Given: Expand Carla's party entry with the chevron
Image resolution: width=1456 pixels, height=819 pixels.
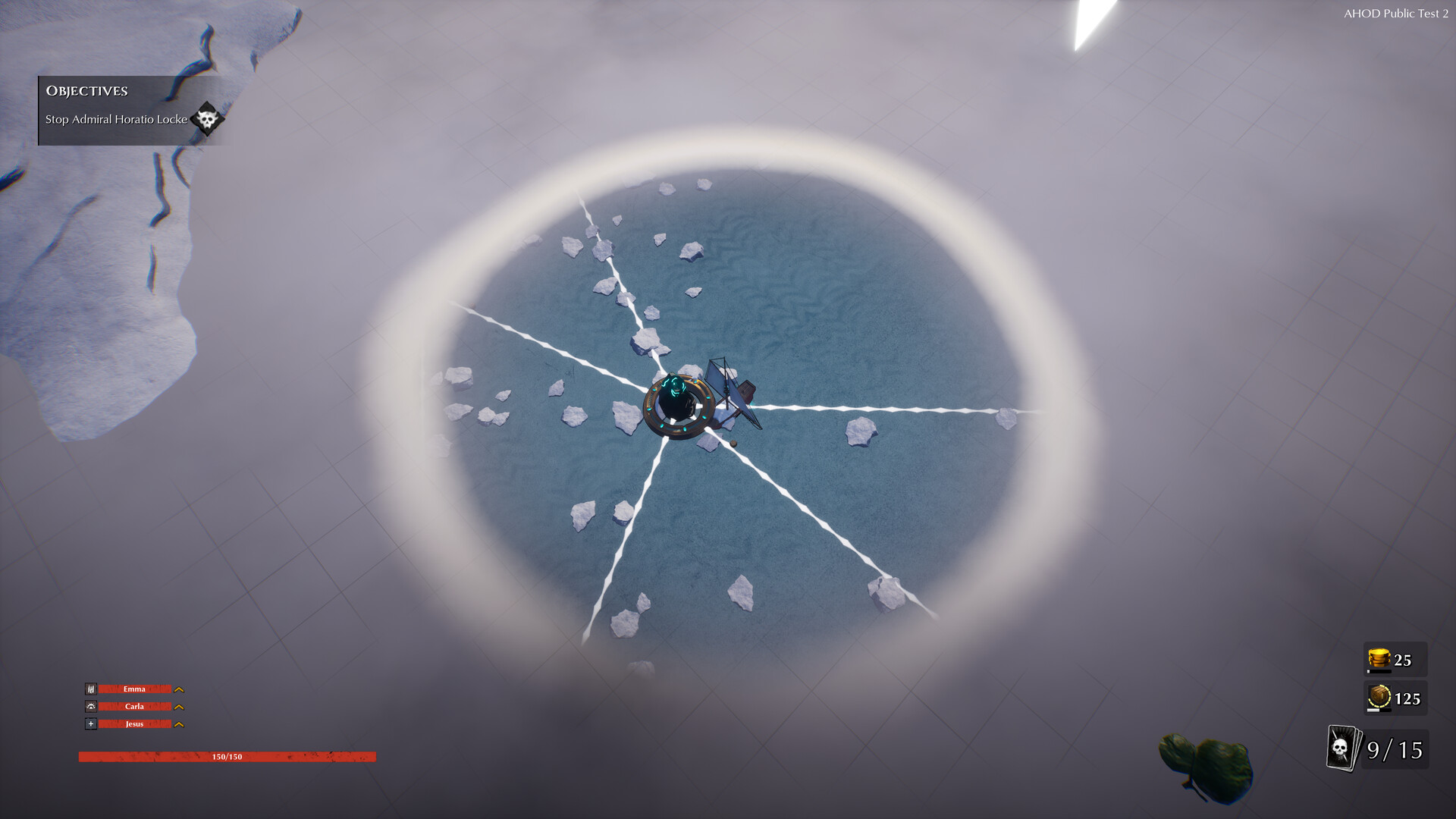Looking at the screenshot, I should click(179, 706).
